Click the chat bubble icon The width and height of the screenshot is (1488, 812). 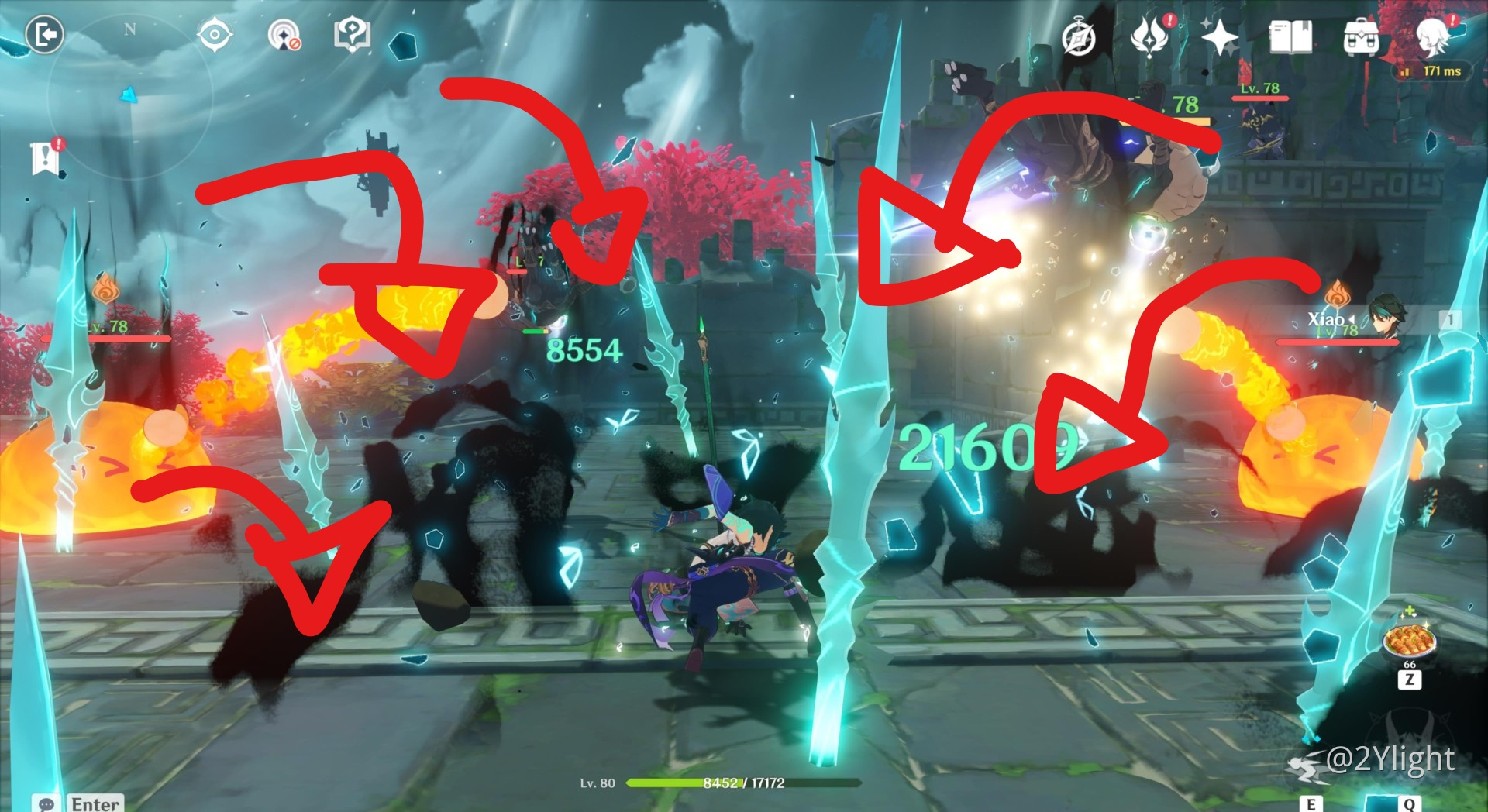(46, 804)
